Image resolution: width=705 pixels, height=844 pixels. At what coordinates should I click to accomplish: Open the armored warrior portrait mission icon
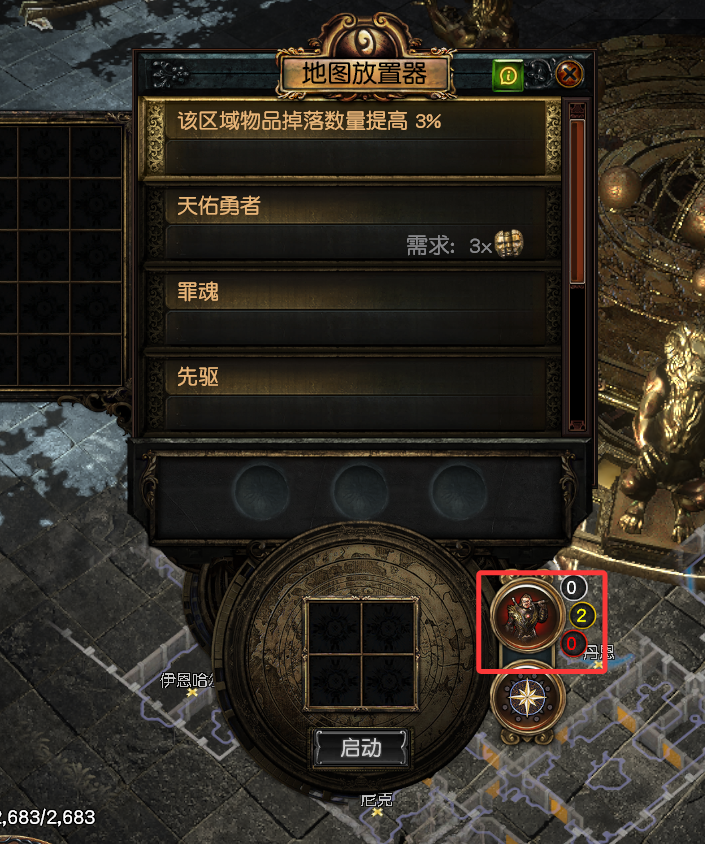tap(528, 613)
